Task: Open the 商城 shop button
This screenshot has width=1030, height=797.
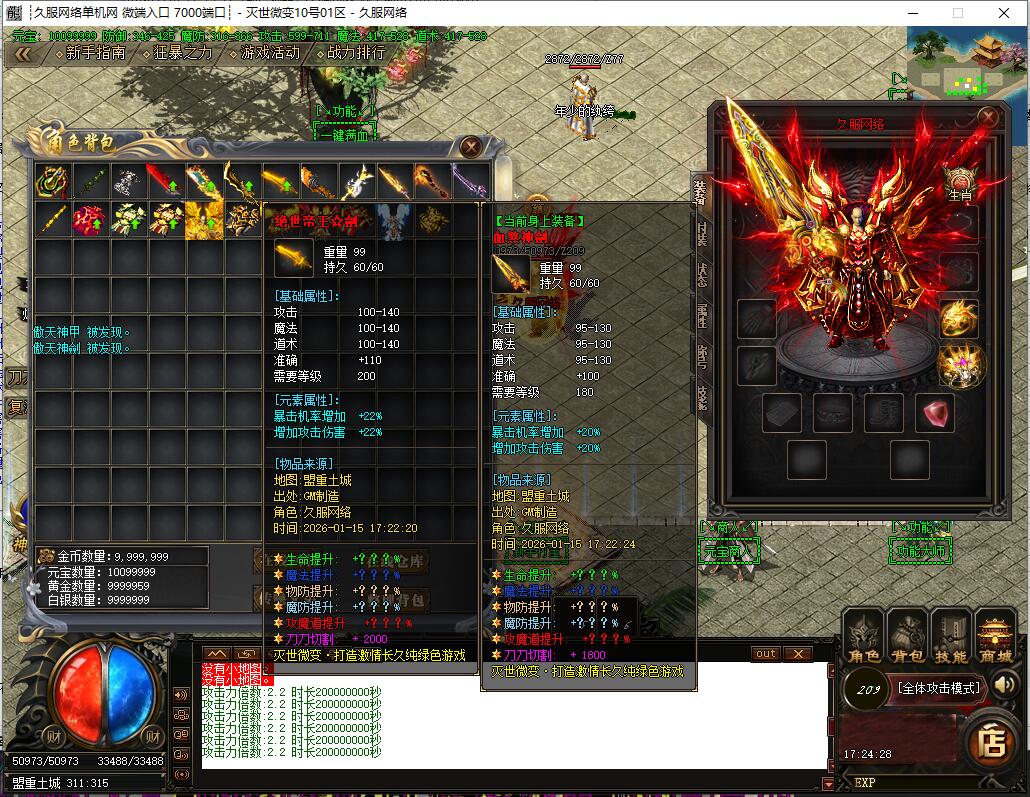Action: pos(995,638)
